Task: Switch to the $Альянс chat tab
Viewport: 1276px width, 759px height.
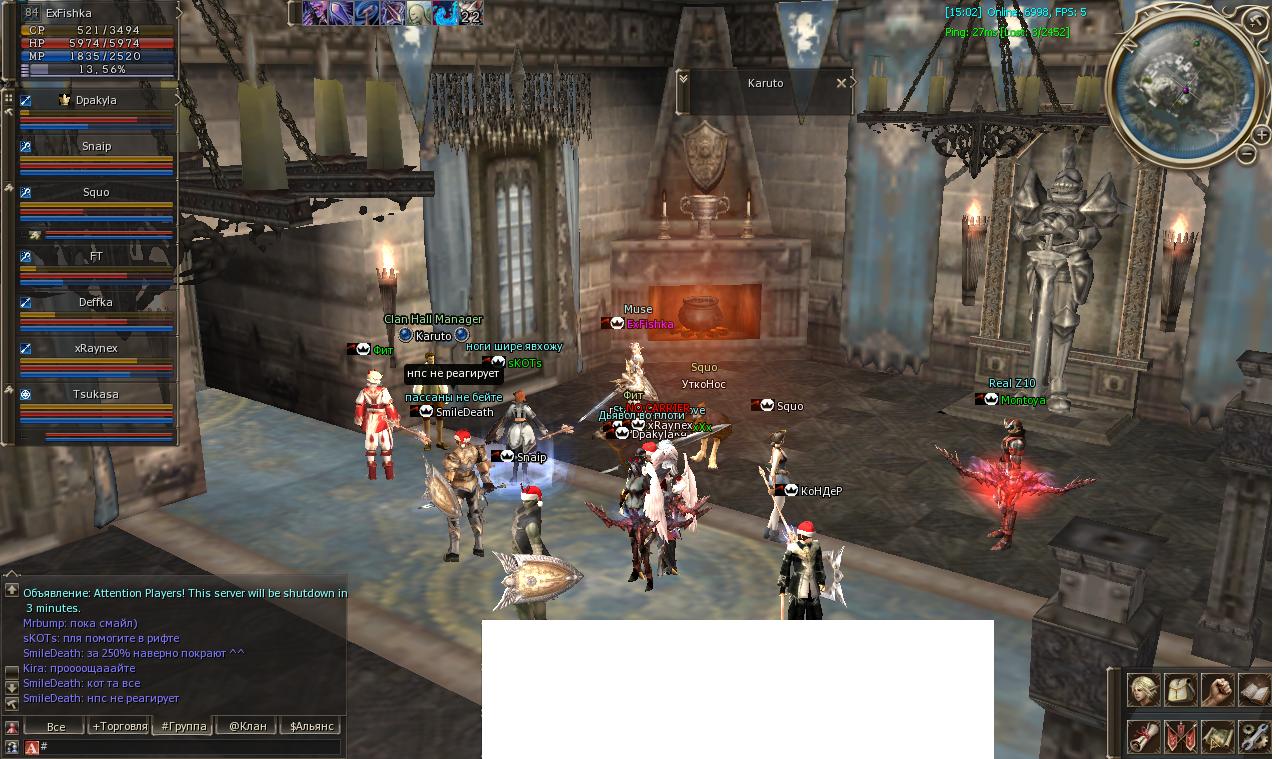Action: pos(311,726)
